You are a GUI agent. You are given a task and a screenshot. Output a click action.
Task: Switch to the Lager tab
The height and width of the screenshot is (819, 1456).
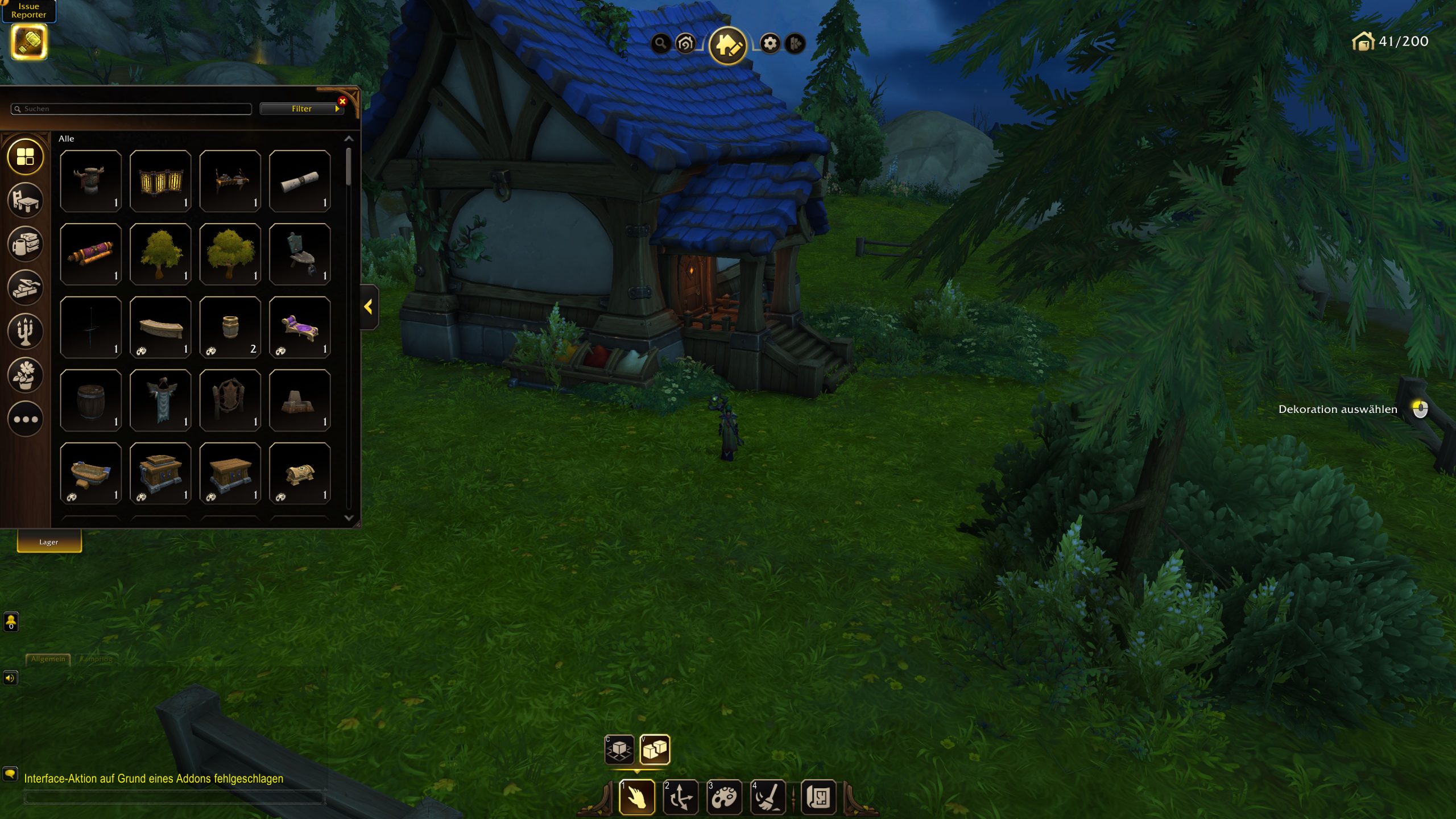point(49,542)
